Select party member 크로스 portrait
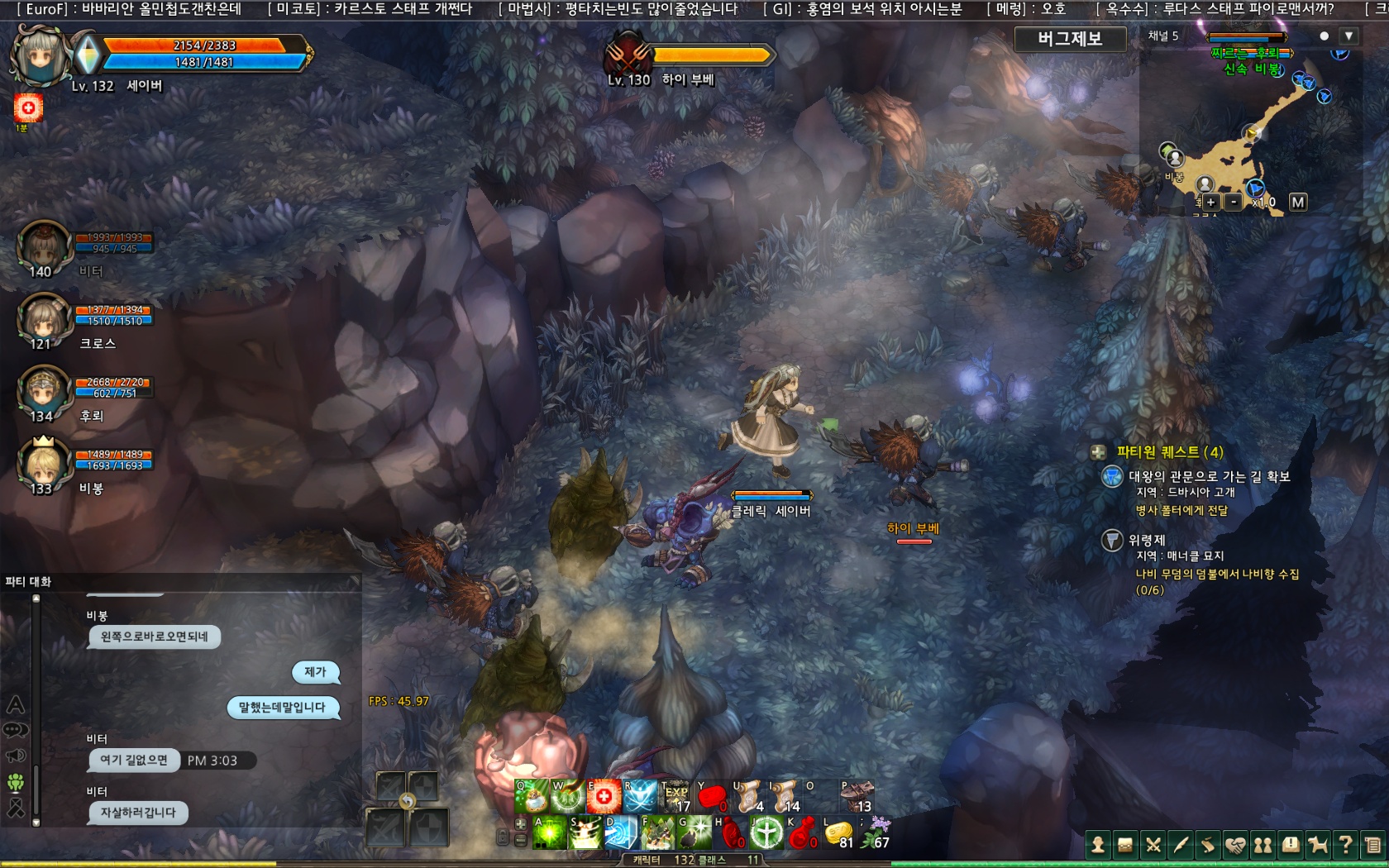 (44, 319)
